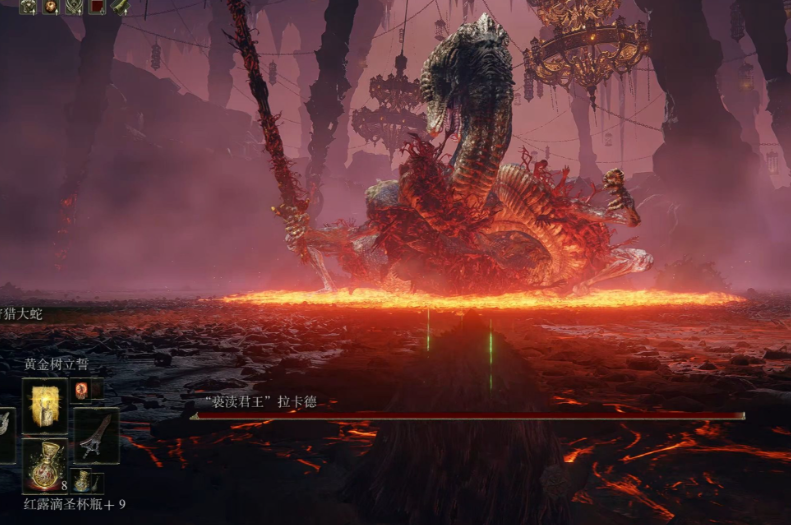Choose the small blue flask pouch slot

(81, 482)
